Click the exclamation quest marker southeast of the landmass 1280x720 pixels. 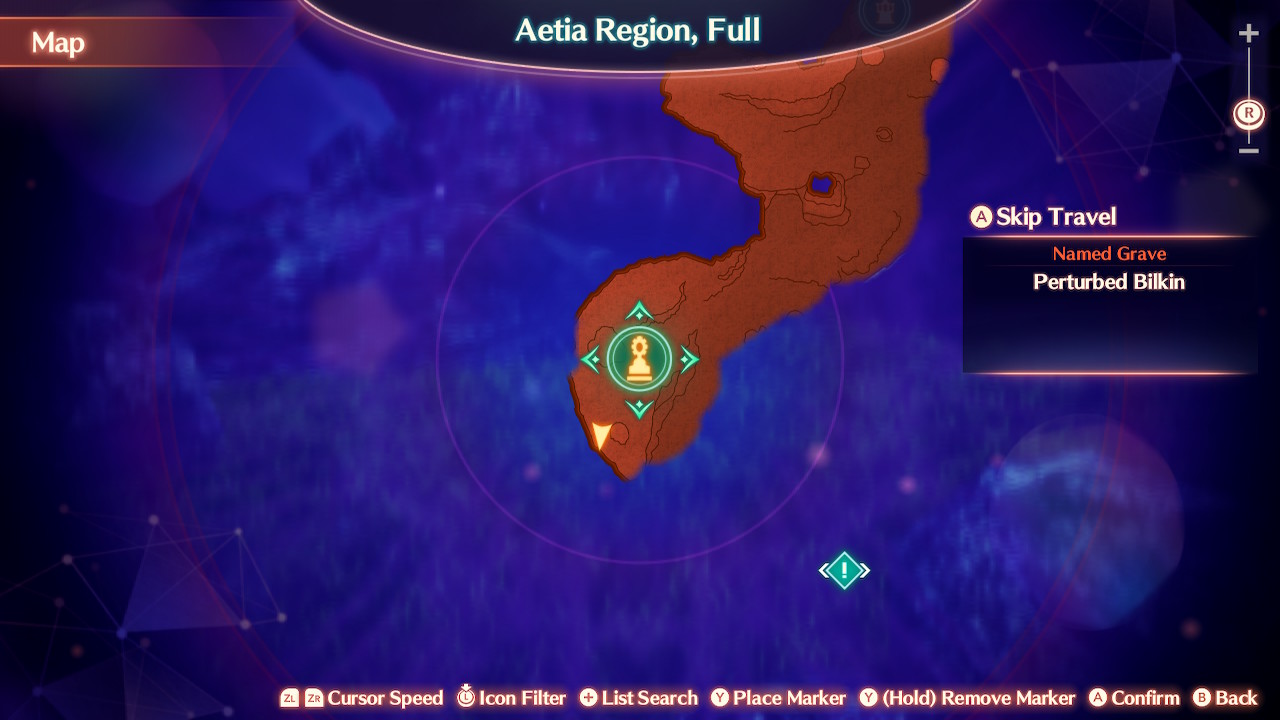pos(843,569)
